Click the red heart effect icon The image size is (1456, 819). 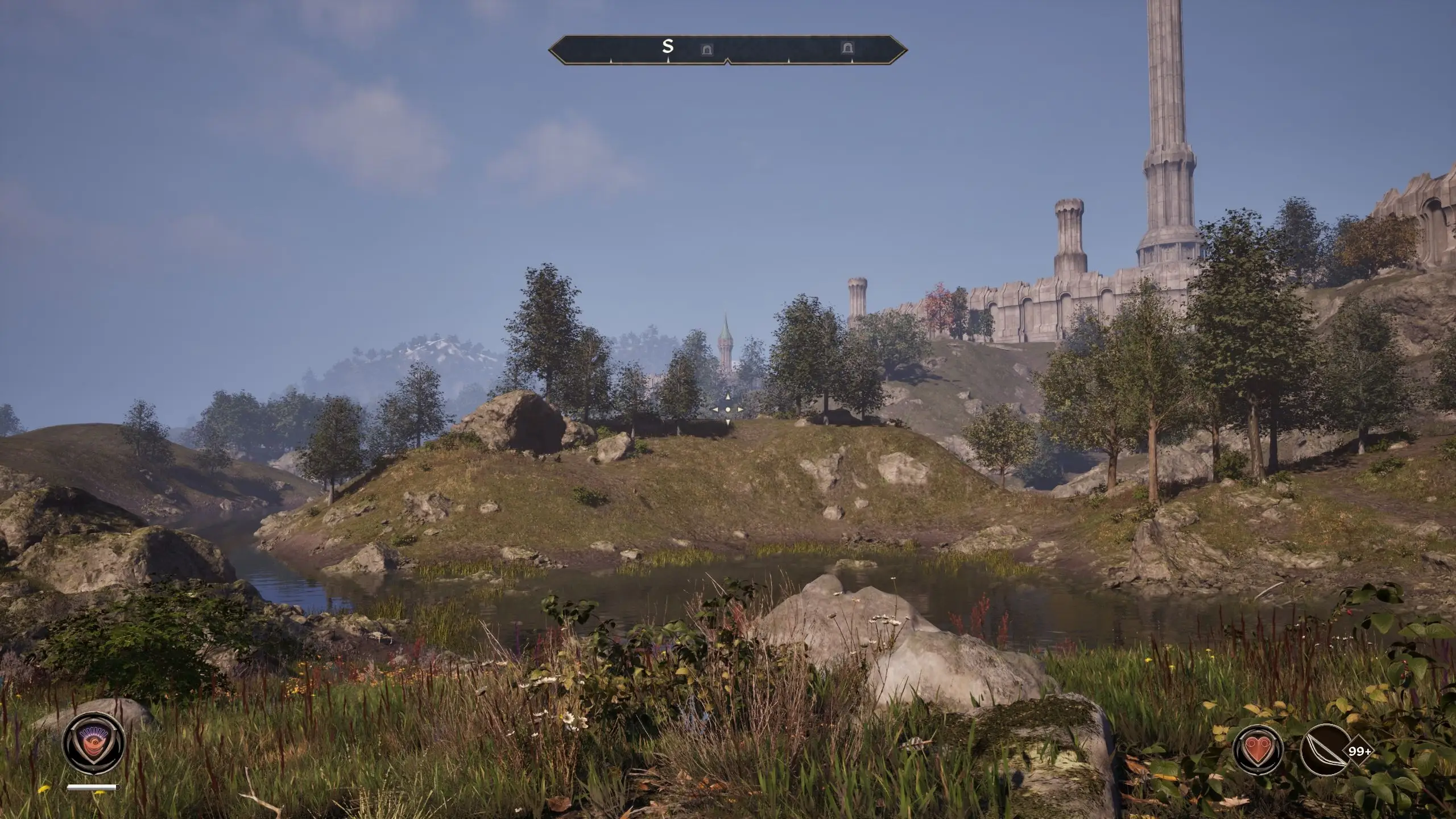click(x=1259, y=750)
